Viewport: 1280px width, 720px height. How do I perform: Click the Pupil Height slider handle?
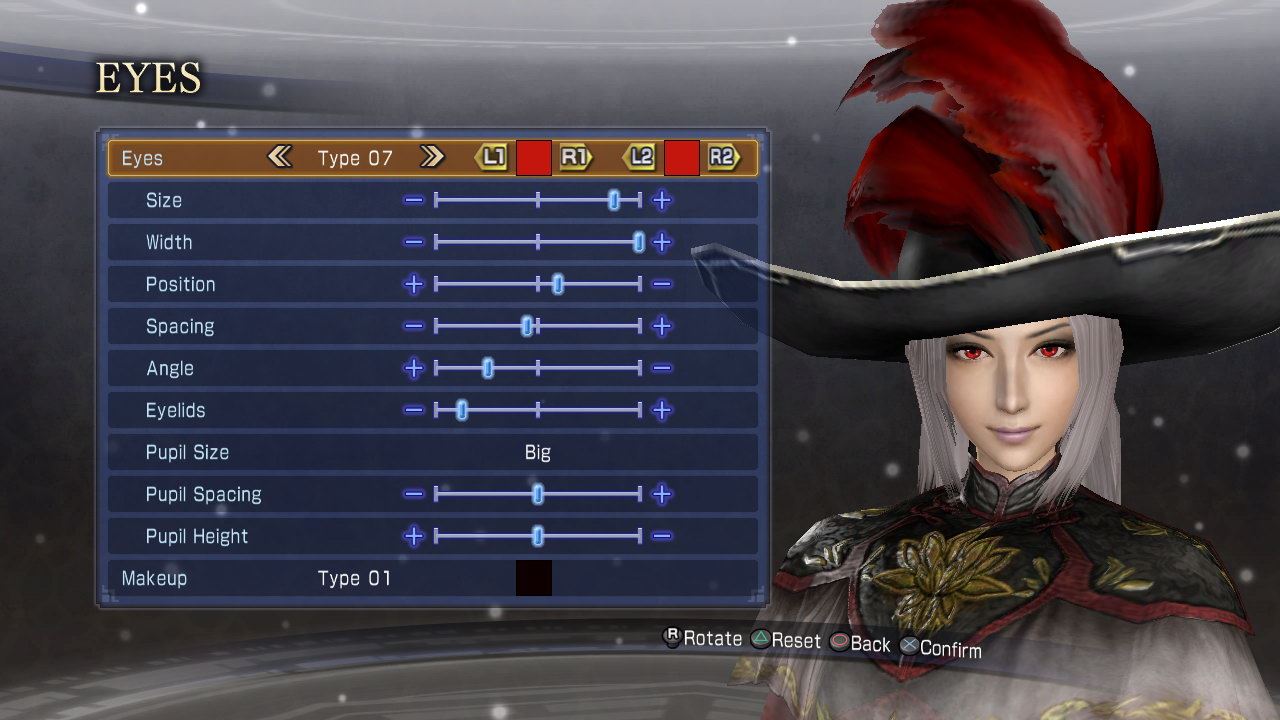pos(538,536)
